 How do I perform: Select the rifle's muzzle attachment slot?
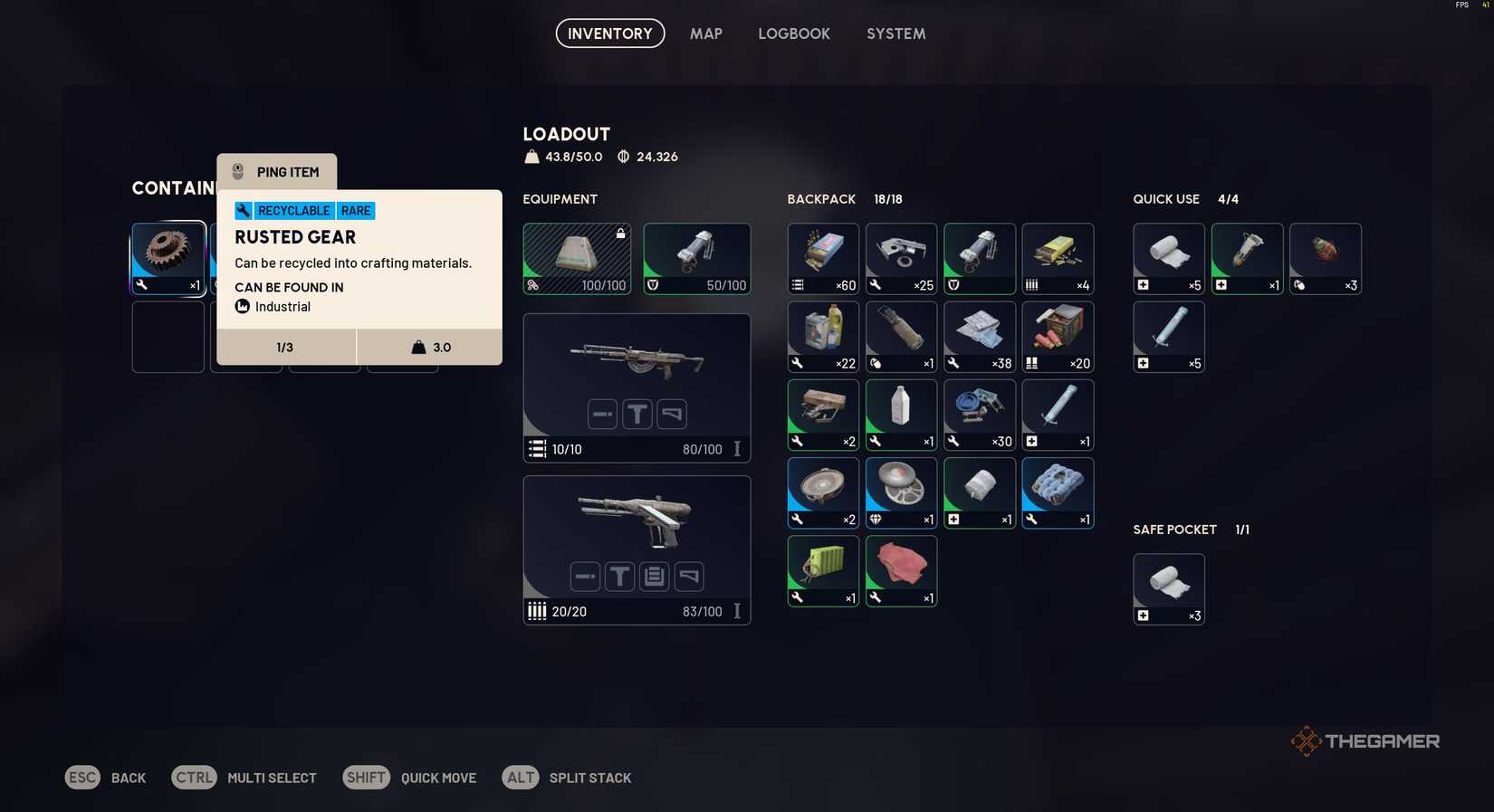602,414
